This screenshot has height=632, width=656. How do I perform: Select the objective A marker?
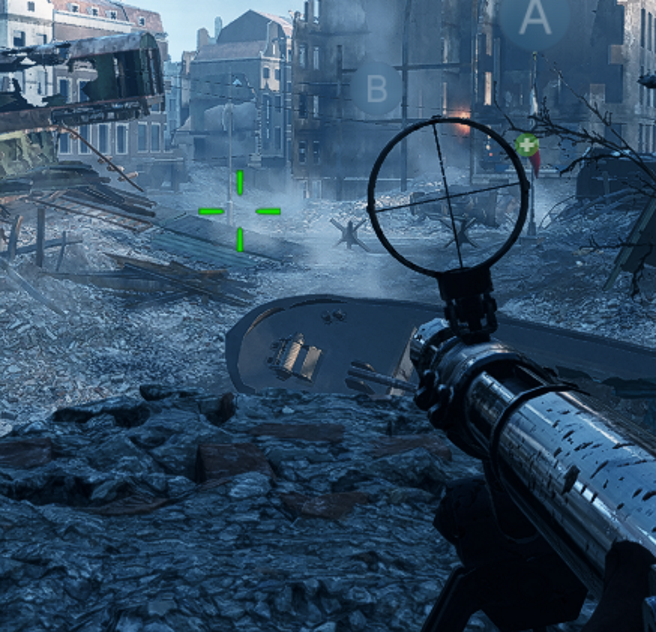535,17
